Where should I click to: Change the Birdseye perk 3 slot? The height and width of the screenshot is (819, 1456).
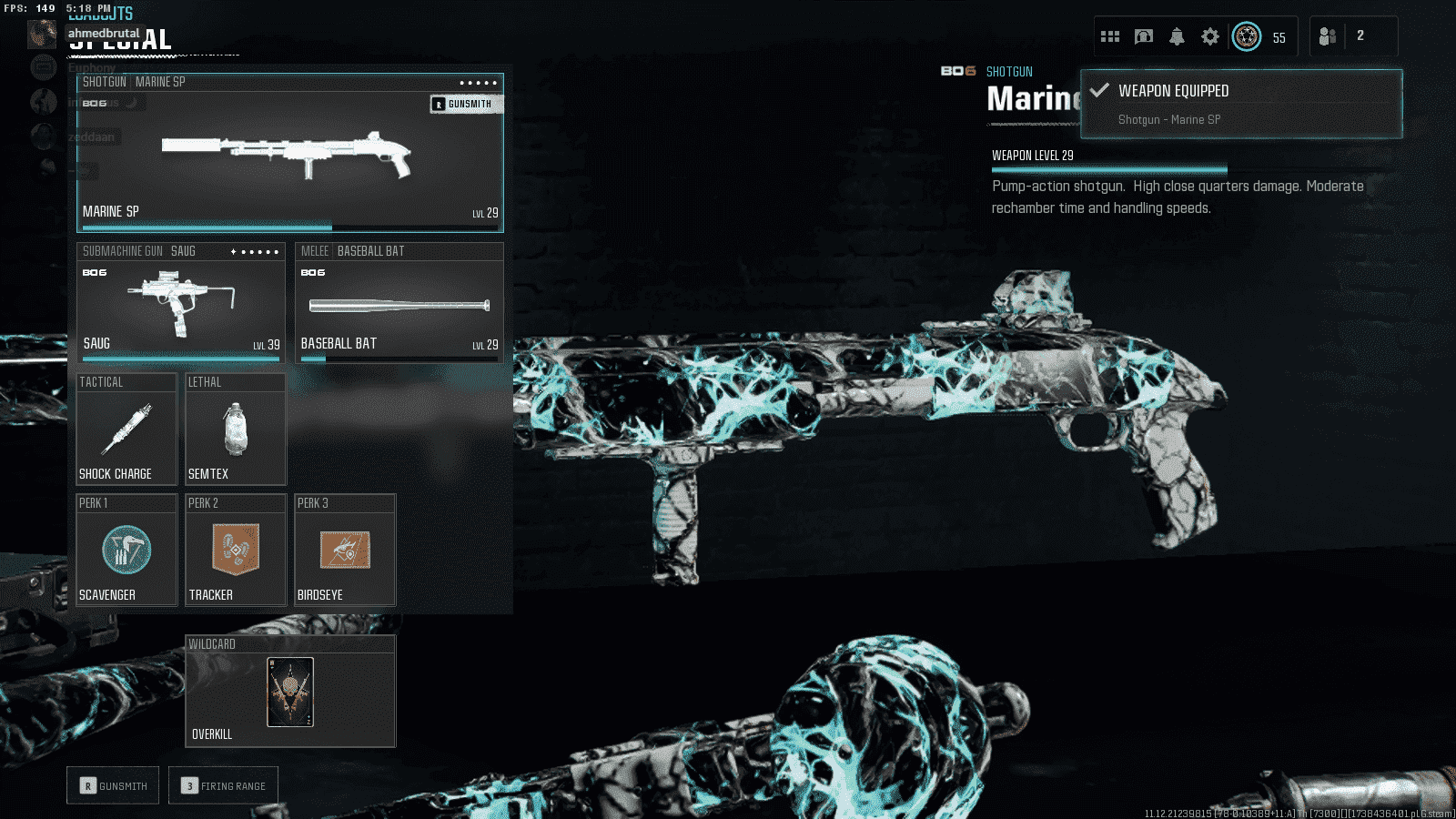(x=345, y=551)
